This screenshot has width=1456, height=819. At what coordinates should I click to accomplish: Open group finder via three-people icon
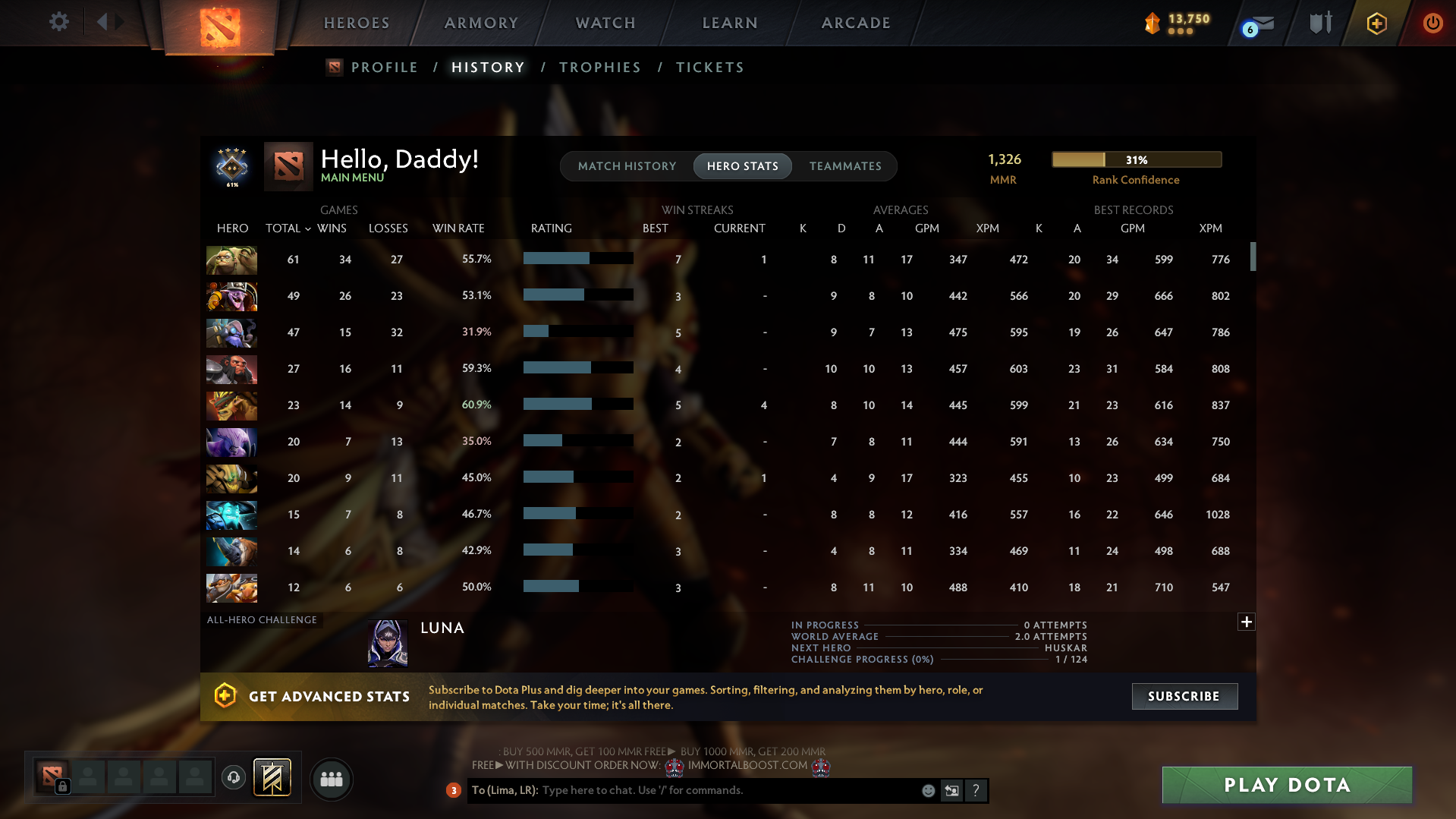tap(331, 779)
